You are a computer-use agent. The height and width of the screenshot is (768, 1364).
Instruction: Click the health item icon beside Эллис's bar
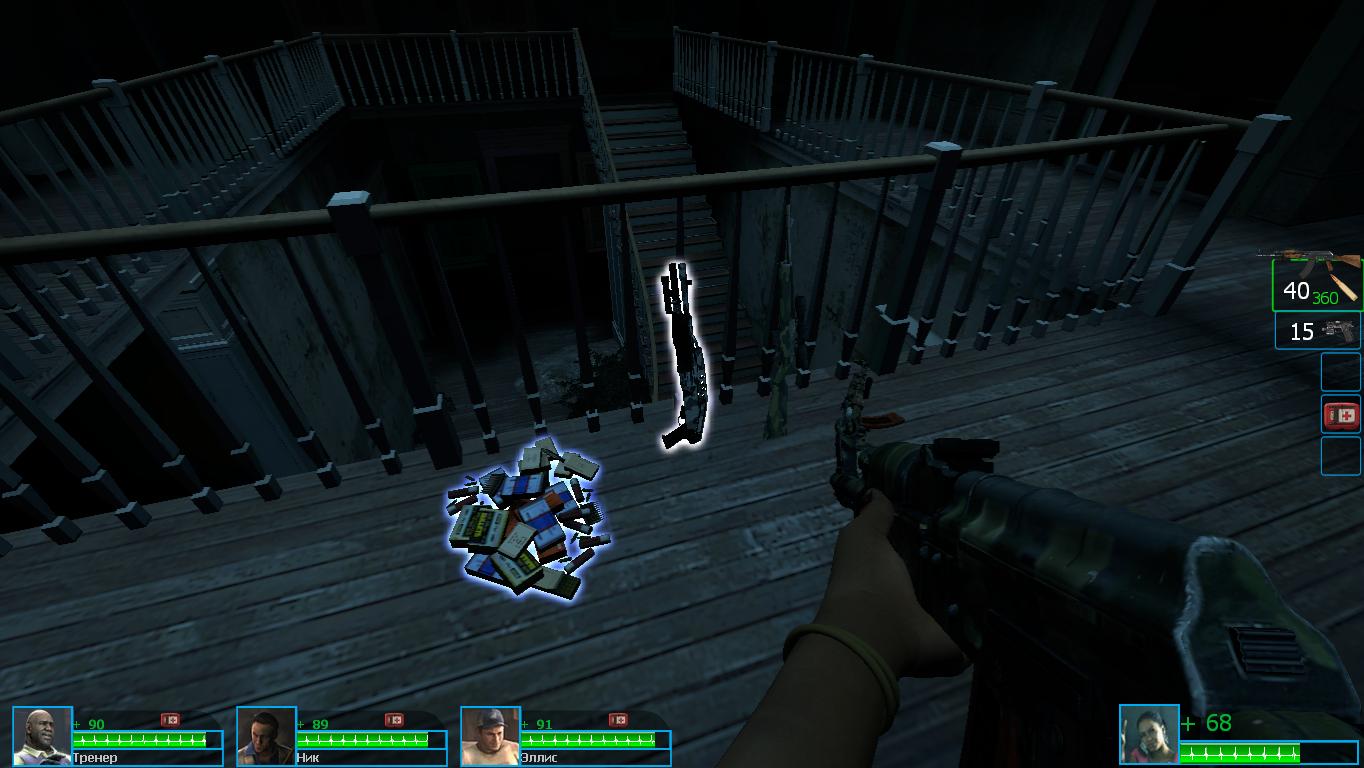click(x=617, y=717)
